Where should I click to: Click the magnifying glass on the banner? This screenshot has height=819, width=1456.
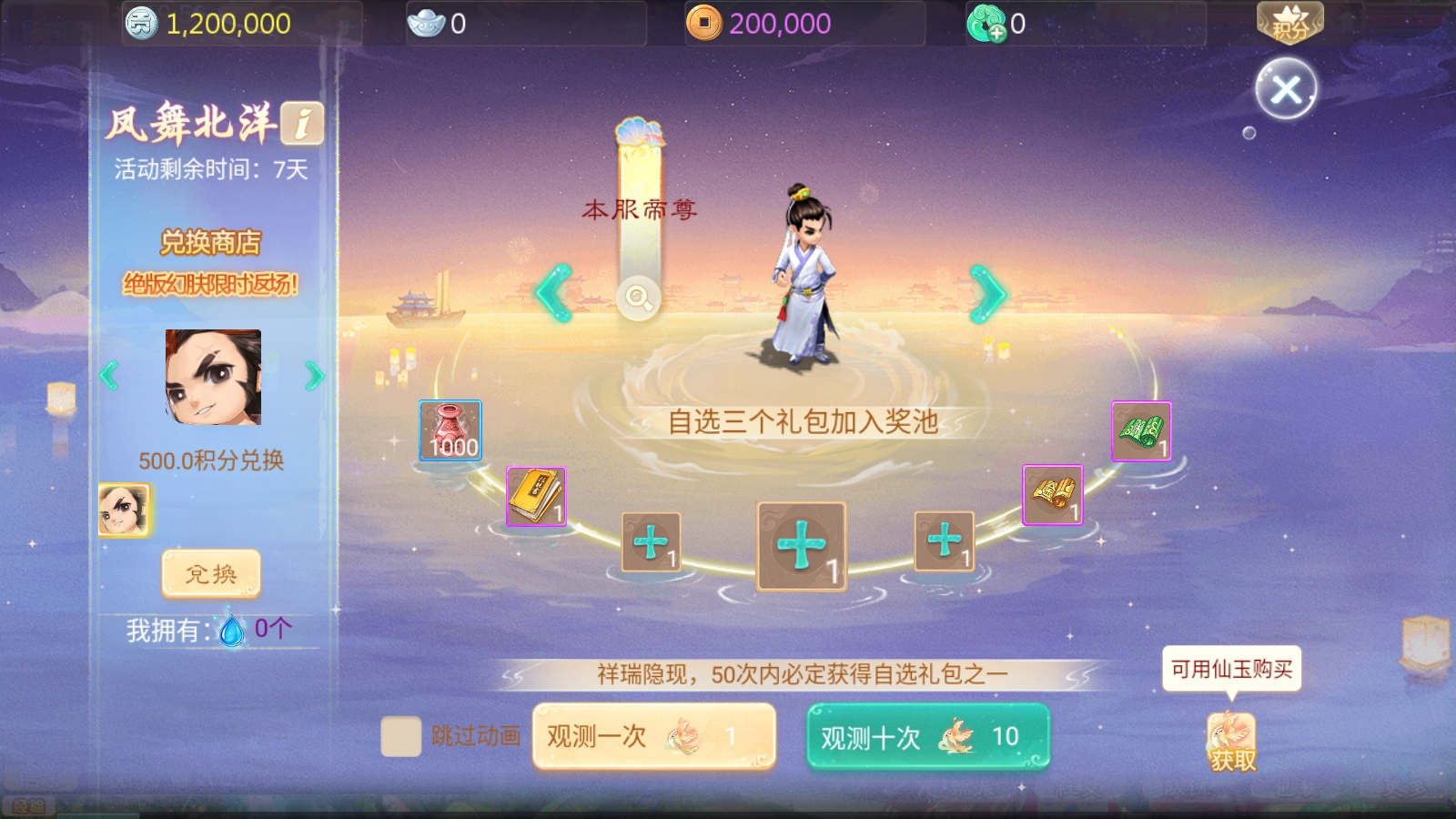coord(640,298)
